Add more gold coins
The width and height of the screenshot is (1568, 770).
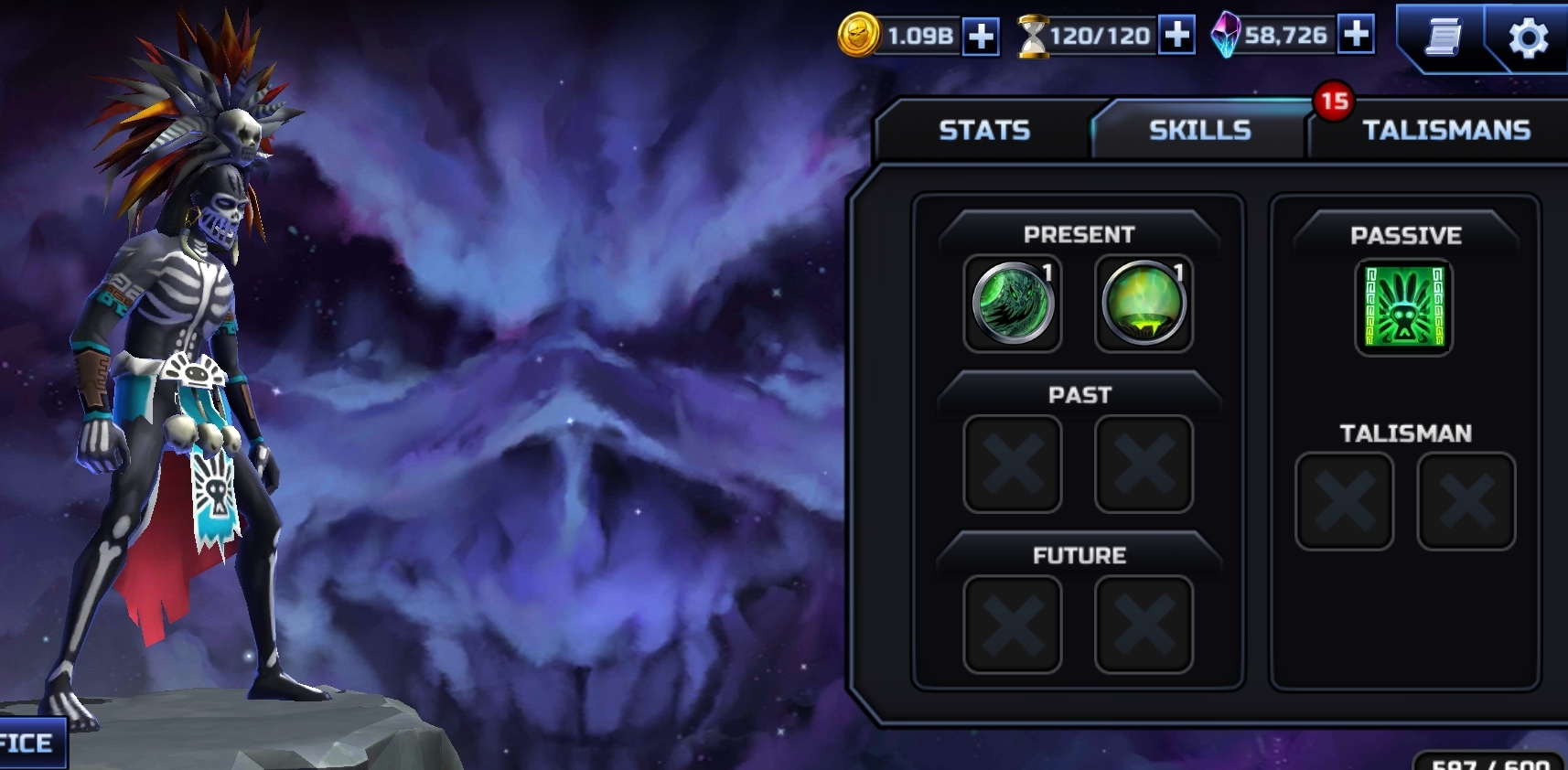(x=981, y=37)
